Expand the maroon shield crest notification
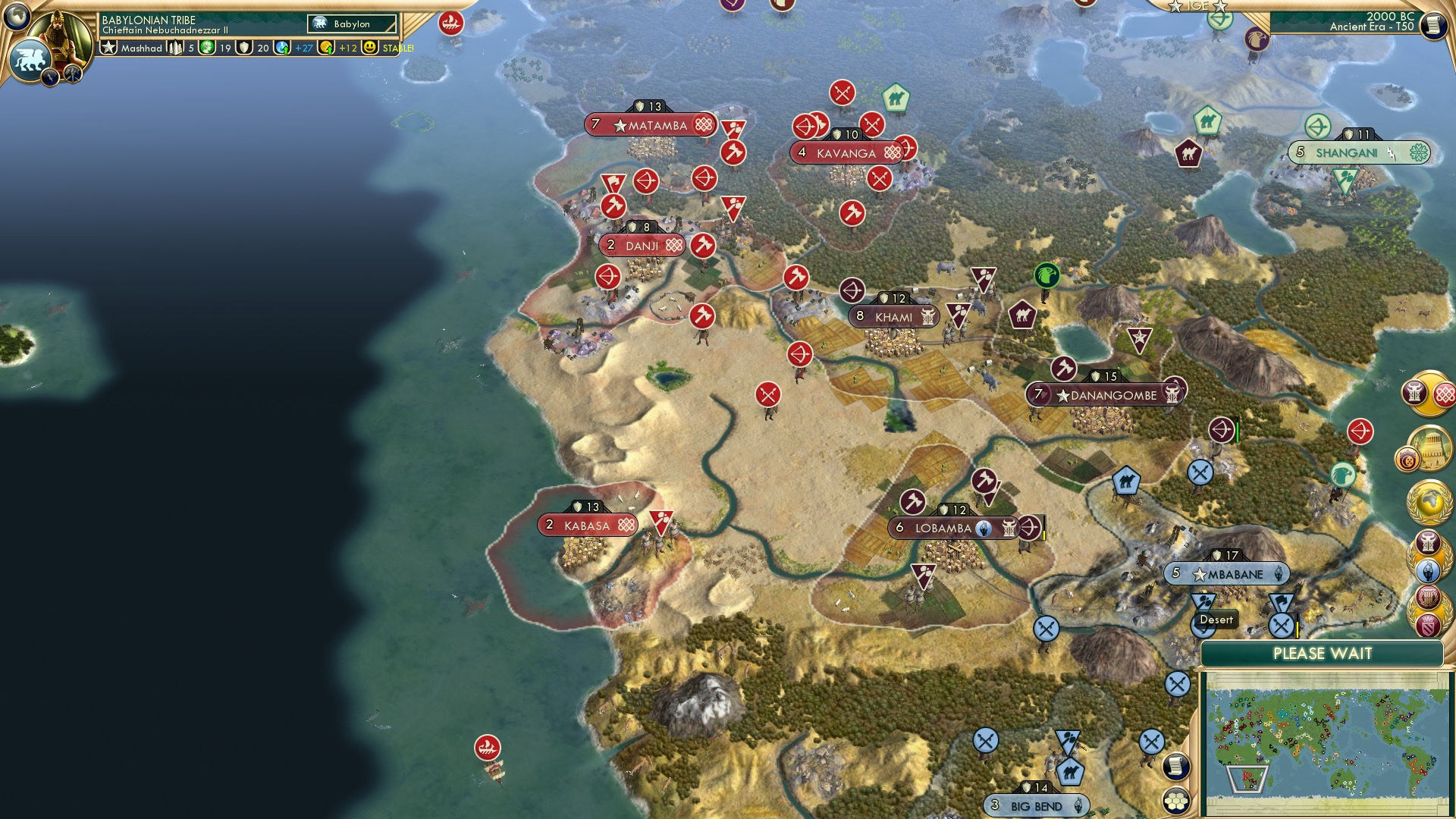Screen dimensions: 1456x819 (1427, 625)
